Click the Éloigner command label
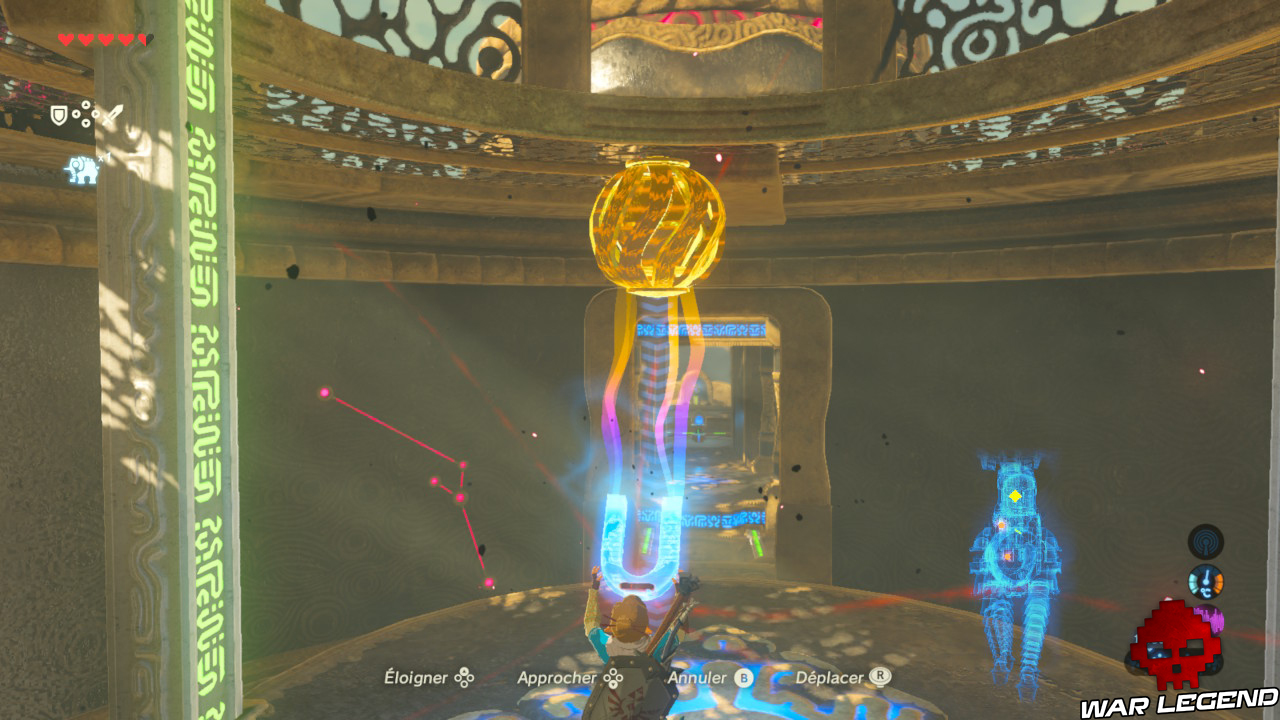This screenshot has width=1280, height=720. (418, 678)
